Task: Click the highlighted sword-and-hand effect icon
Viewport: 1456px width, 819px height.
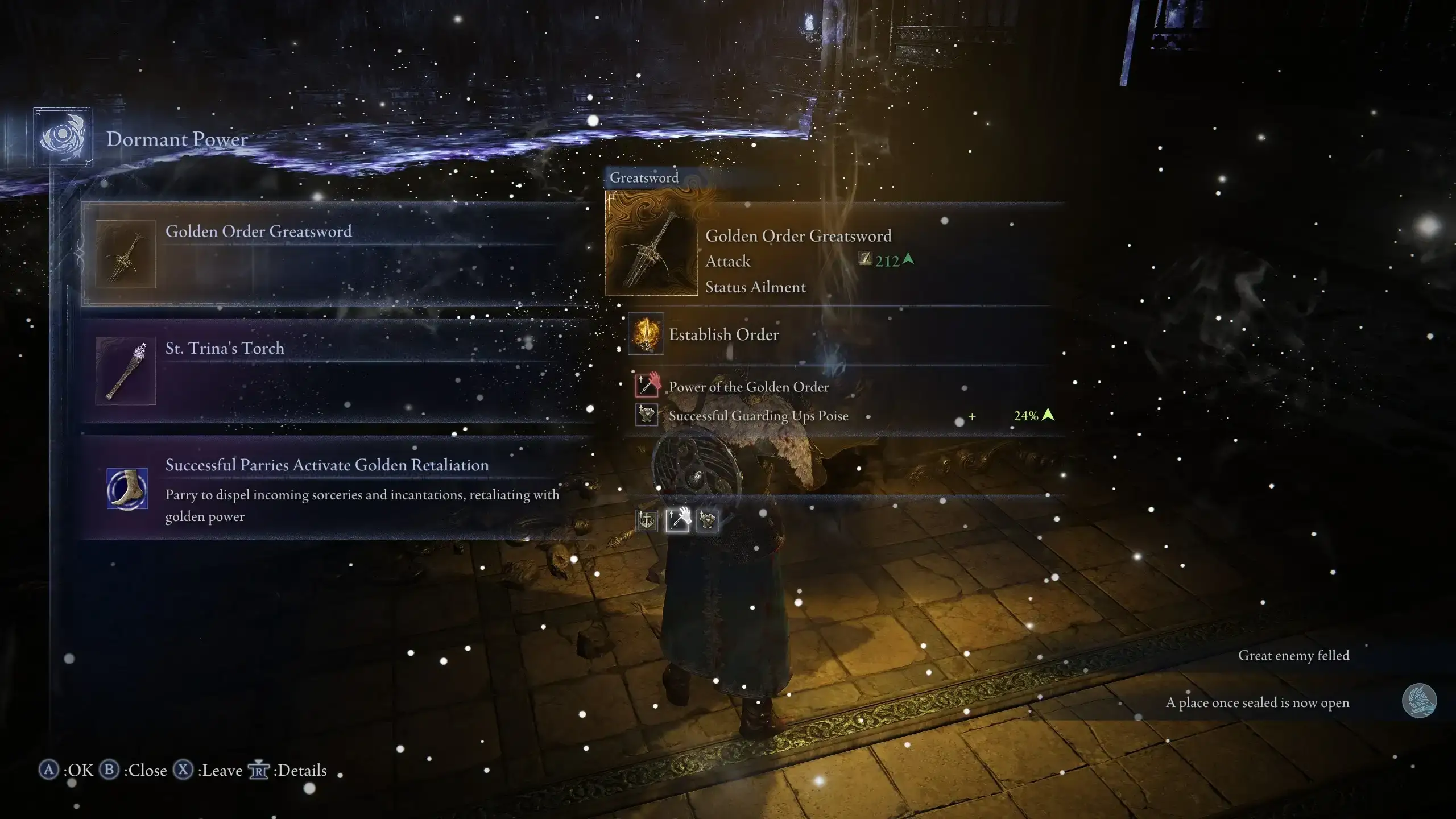Action: click(677, 520)
